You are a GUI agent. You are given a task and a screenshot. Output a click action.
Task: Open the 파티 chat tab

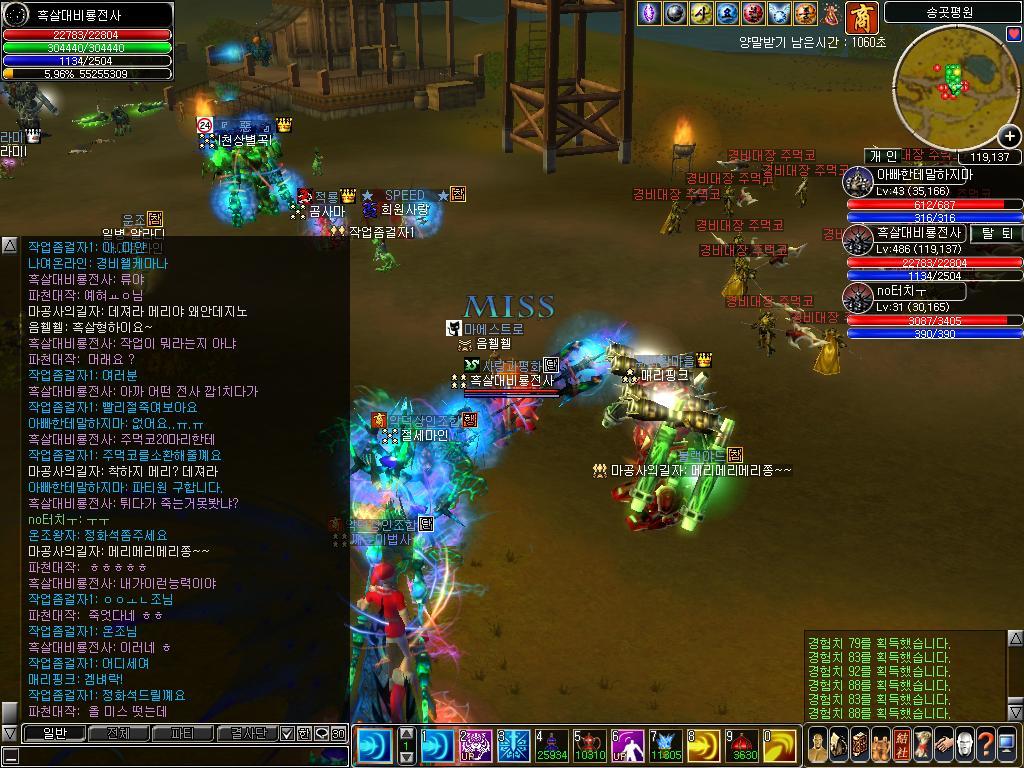pyautogui.click(x=183, y=733)
